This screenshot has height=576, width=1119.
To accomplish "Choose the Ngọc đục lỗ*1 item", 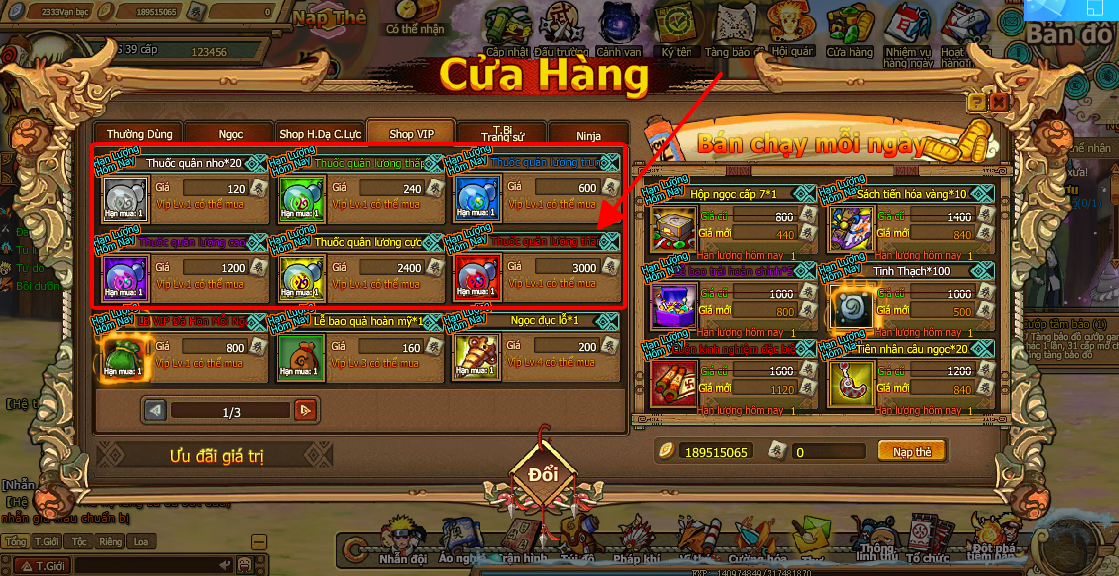I will tap(476, 357).
